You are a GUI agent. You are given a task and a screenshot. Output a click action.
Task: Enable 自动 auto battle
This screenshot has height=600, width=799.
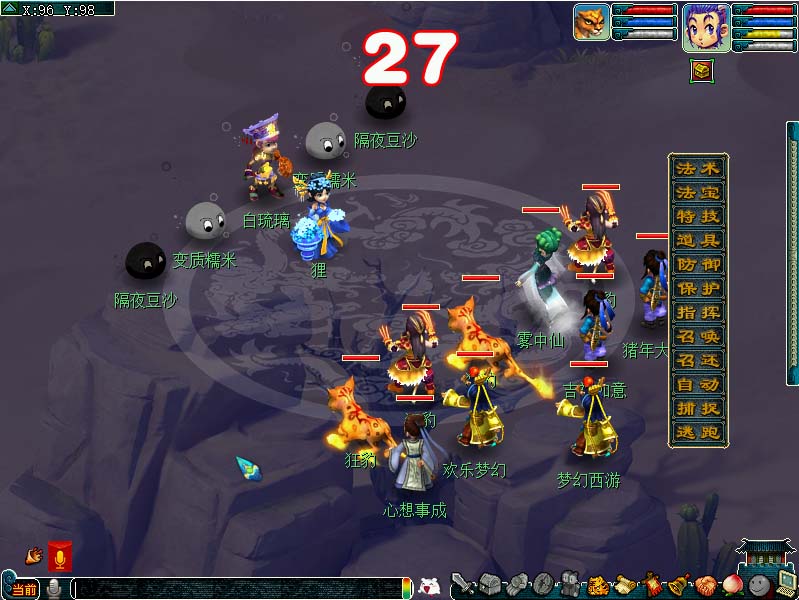(697, 384)
